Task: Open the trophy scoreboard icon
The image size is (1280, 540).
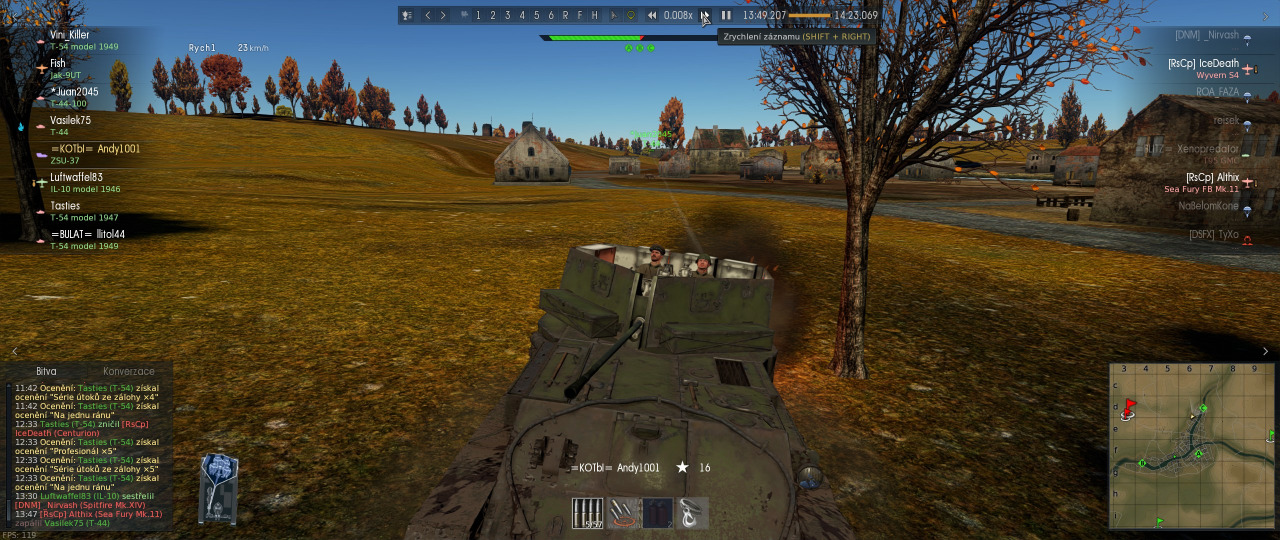Action: (x=407, y=15)
